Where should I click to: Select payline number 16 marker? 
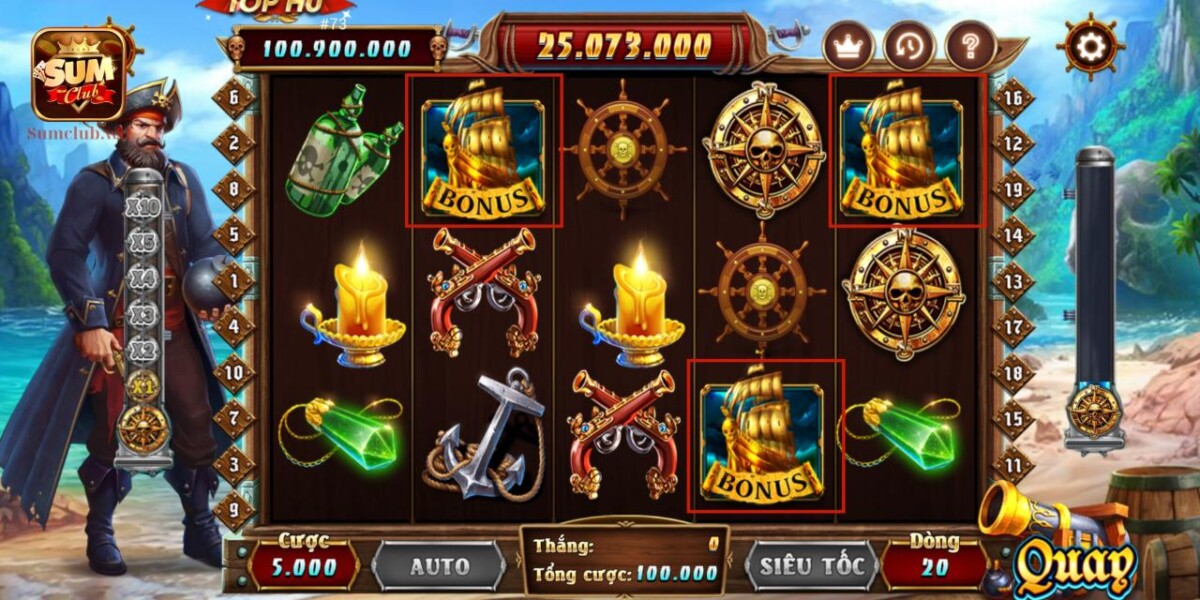1013,98
